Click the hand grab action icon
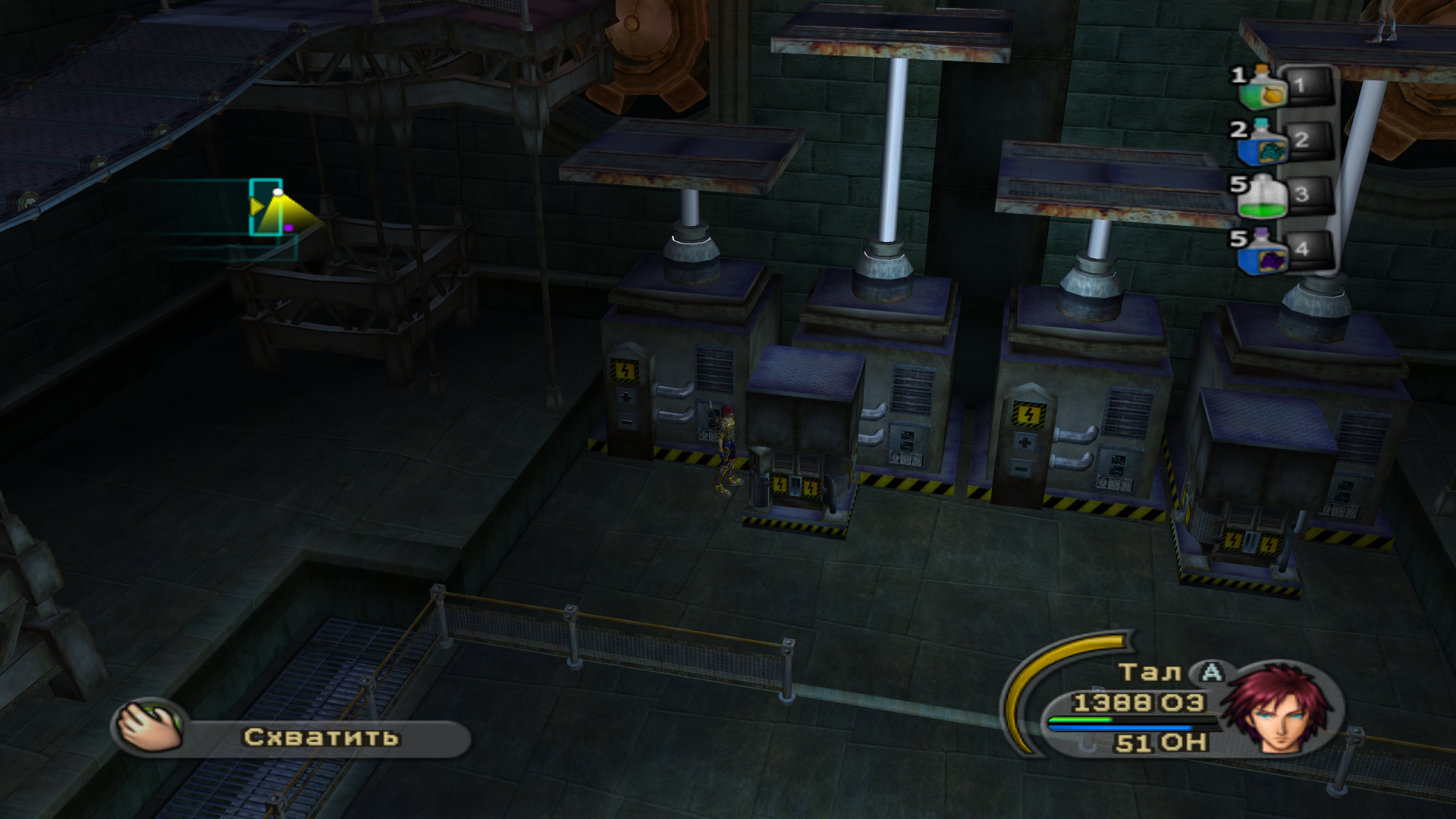Viewport: 1456px width, 819px height. point(150,729)
